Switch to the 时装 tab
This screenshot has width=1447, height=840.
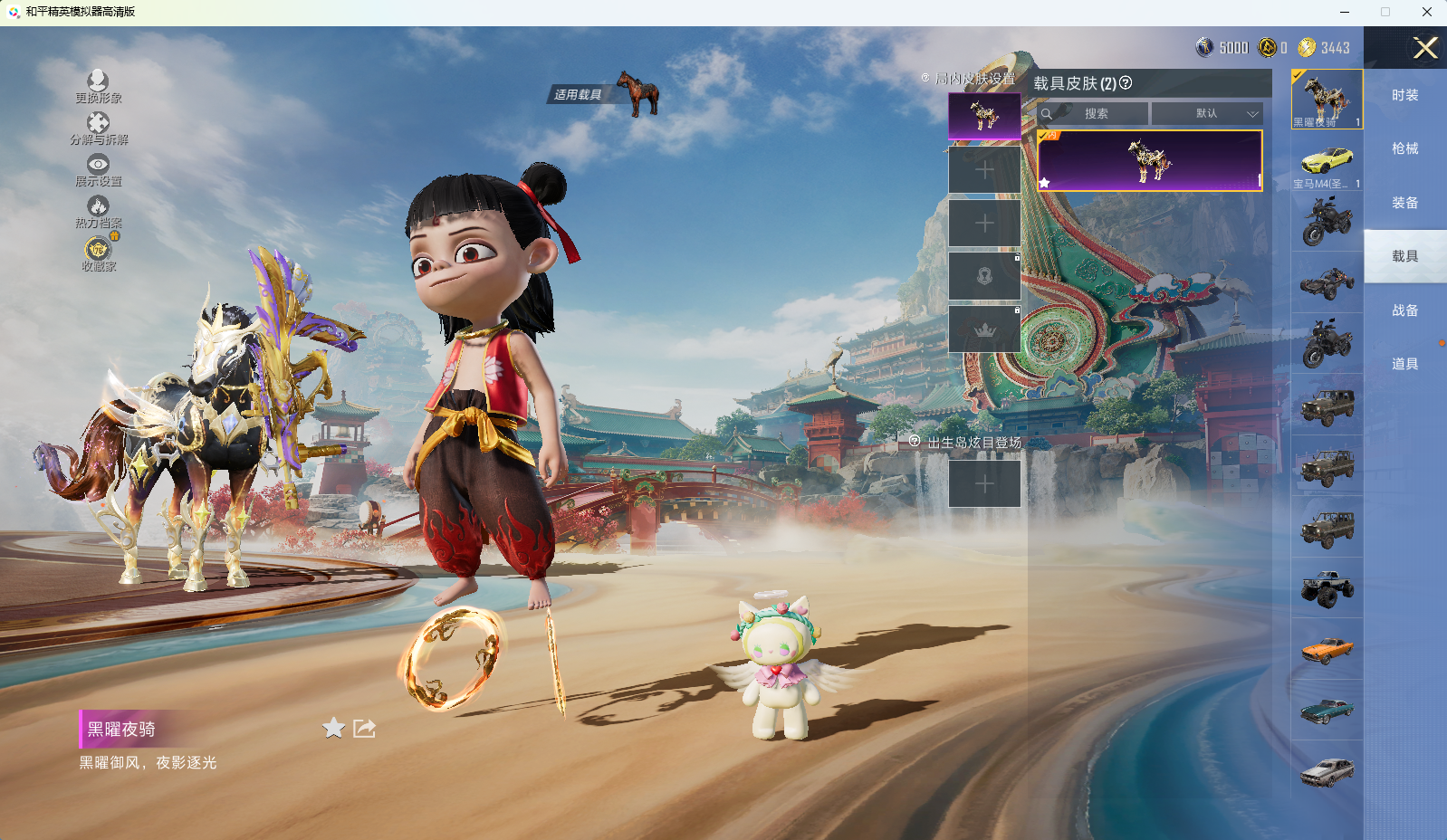click(x=1404, y=95)
